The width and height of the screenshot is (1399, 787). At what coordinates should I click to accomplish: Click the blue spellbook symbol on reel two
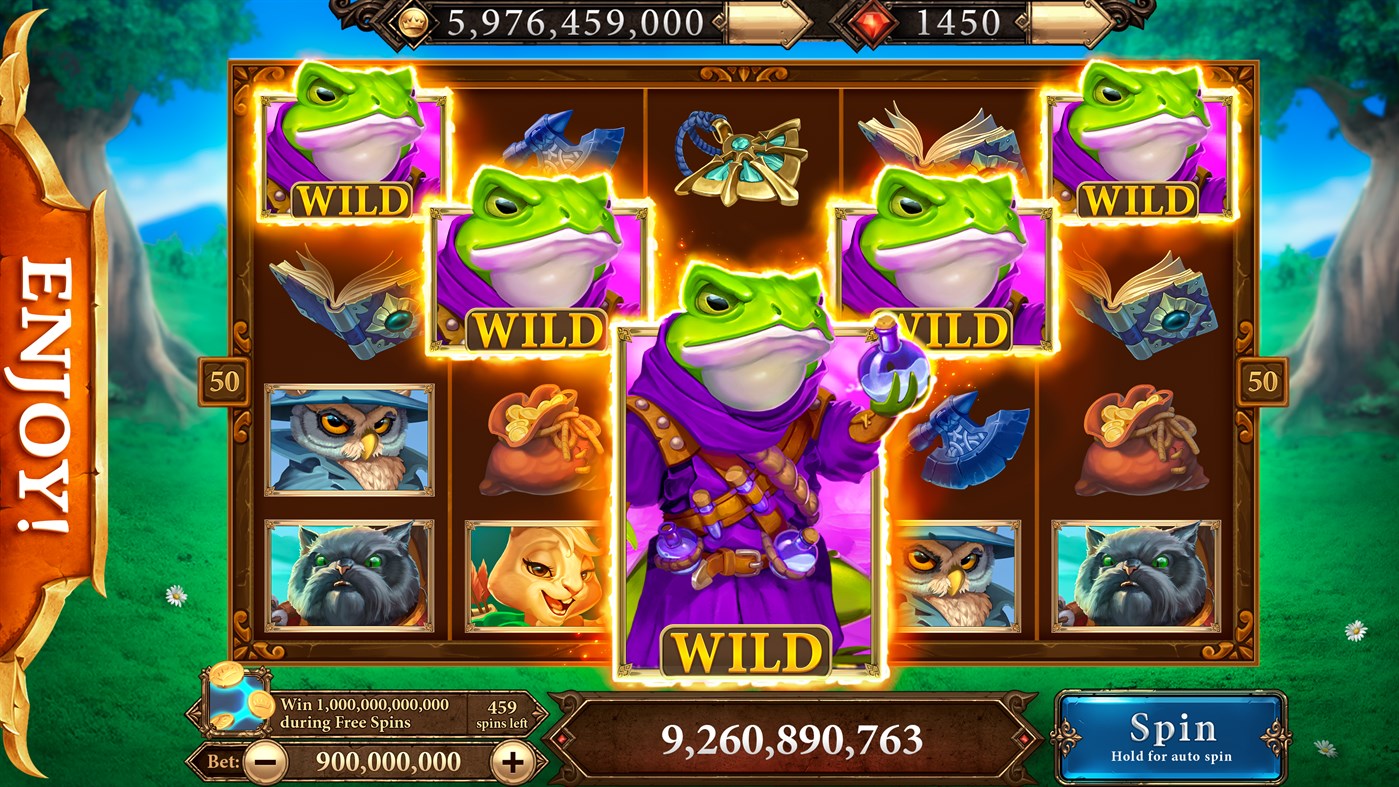click(332, 308)
